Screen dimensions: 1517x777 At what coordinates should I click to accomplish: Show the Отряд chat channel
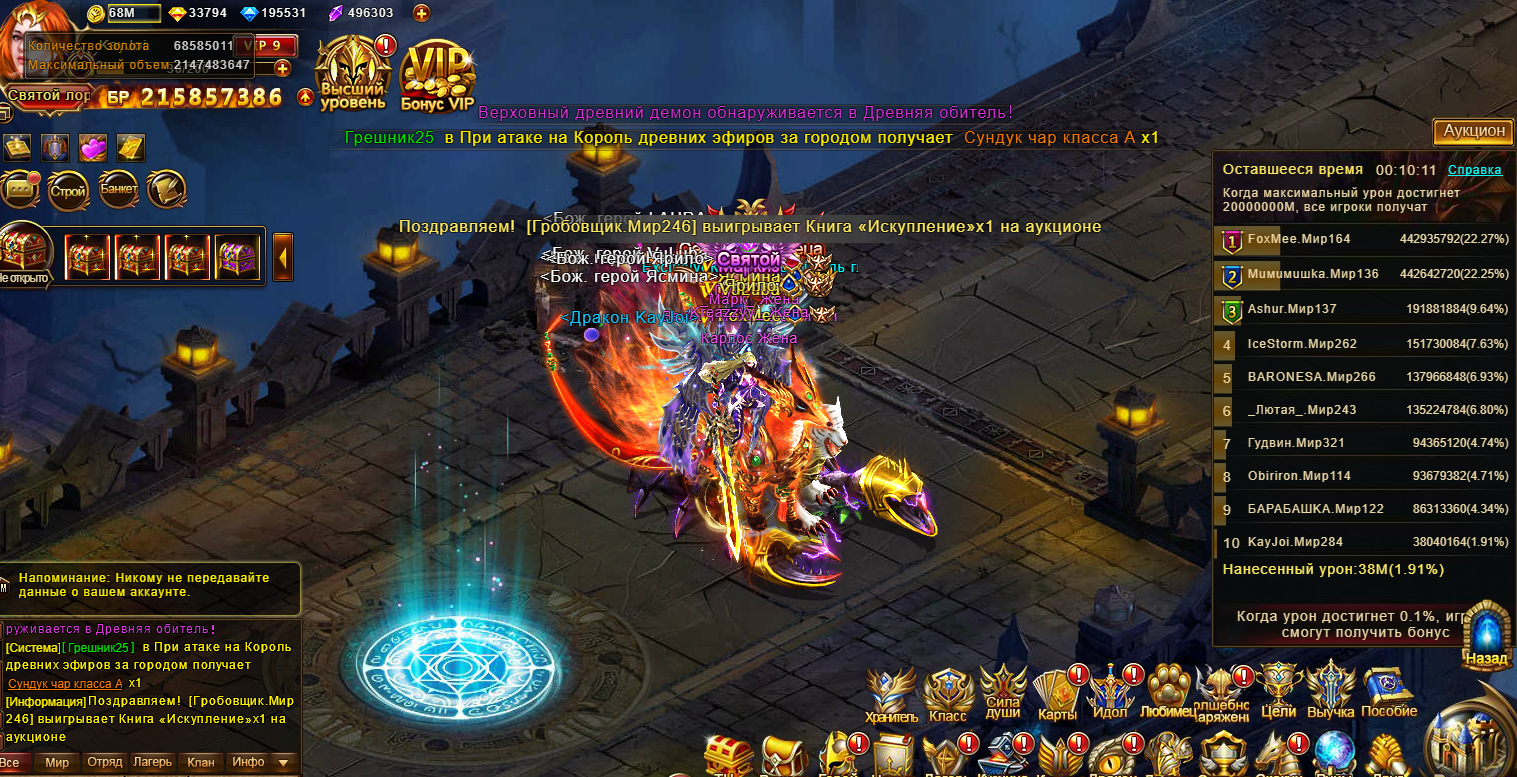coord(104,762)
